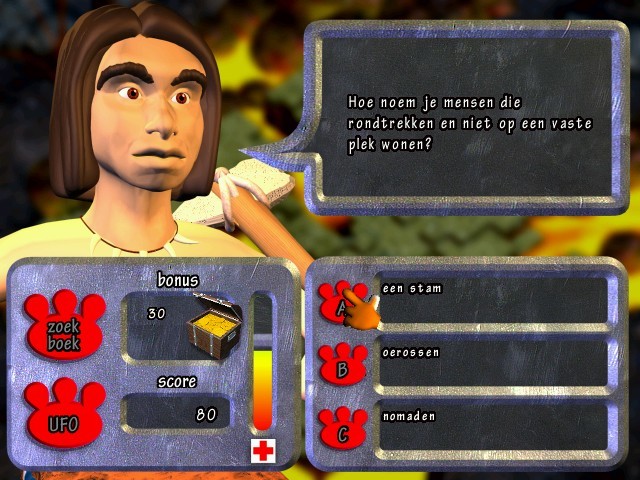This screenshot has height=480, width=640.
Task: Pick the 'nomaden' answer box
Action: click(x=492, y=427)
